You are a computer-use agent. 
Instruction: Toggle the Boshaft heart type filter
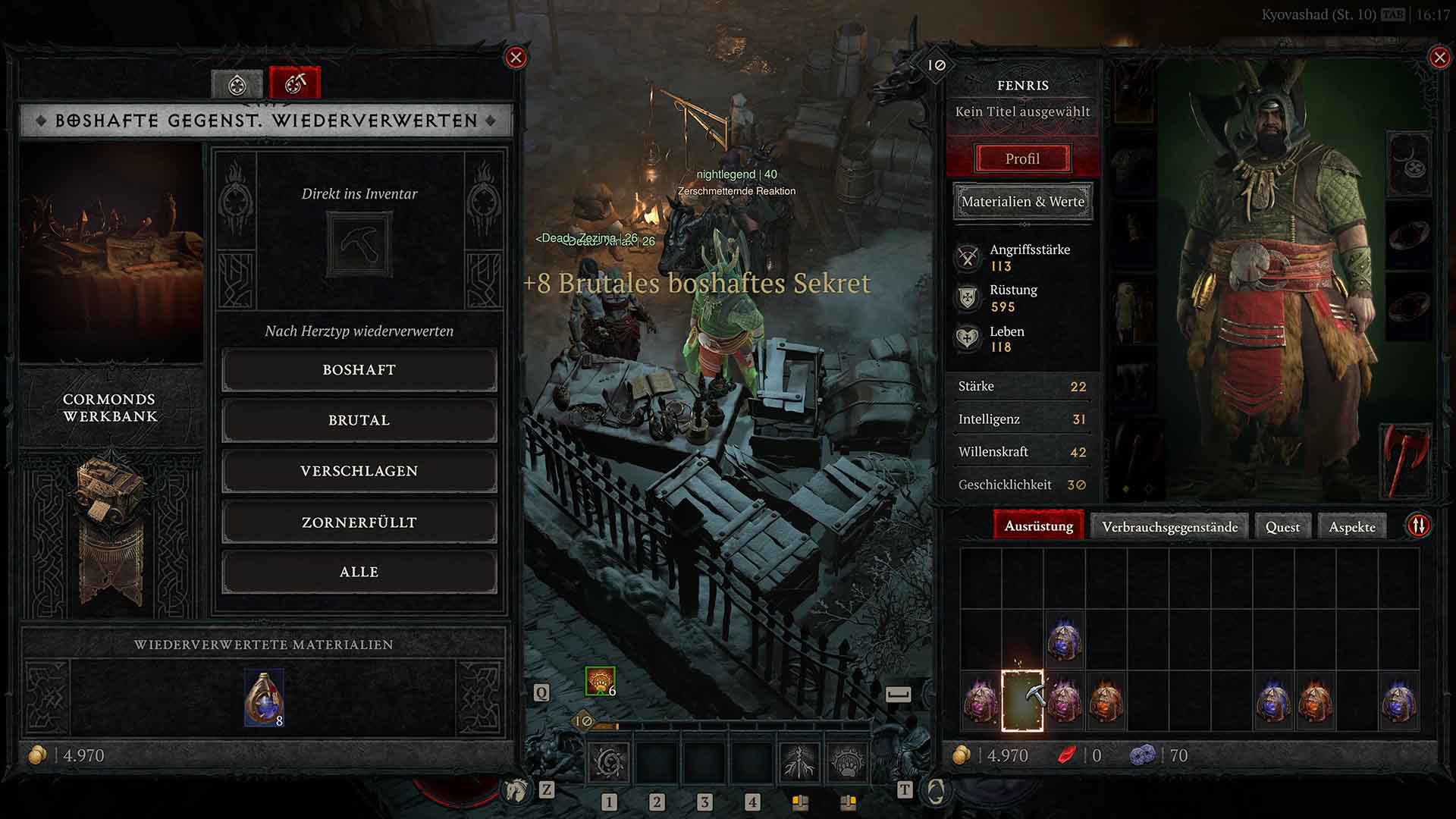coord(358,370)
